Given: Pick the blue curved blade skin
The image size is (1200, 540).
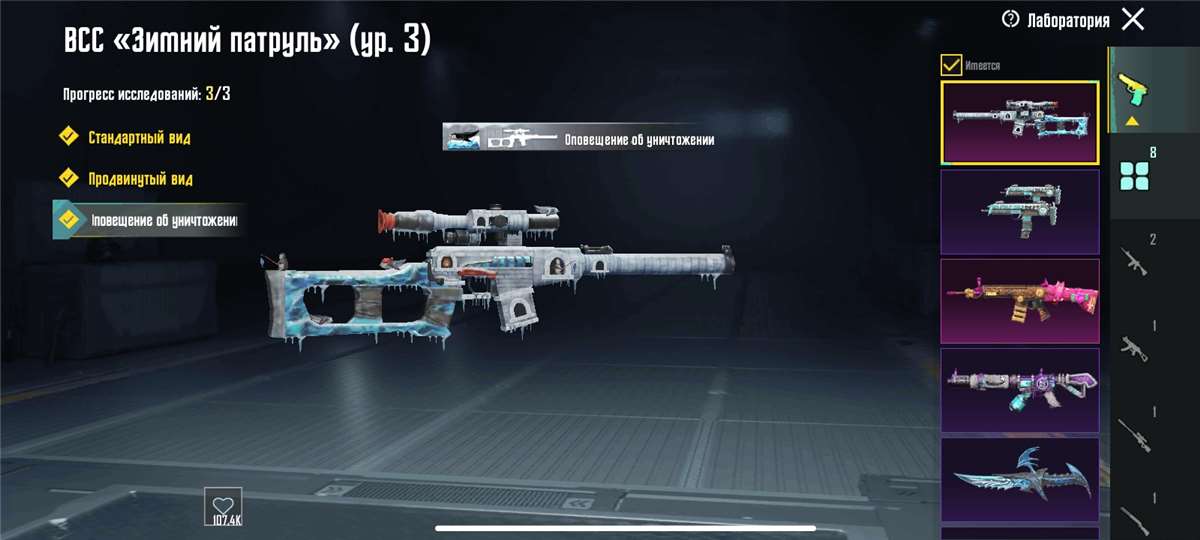Looking at the screenshot, I should click(1020, 478).
